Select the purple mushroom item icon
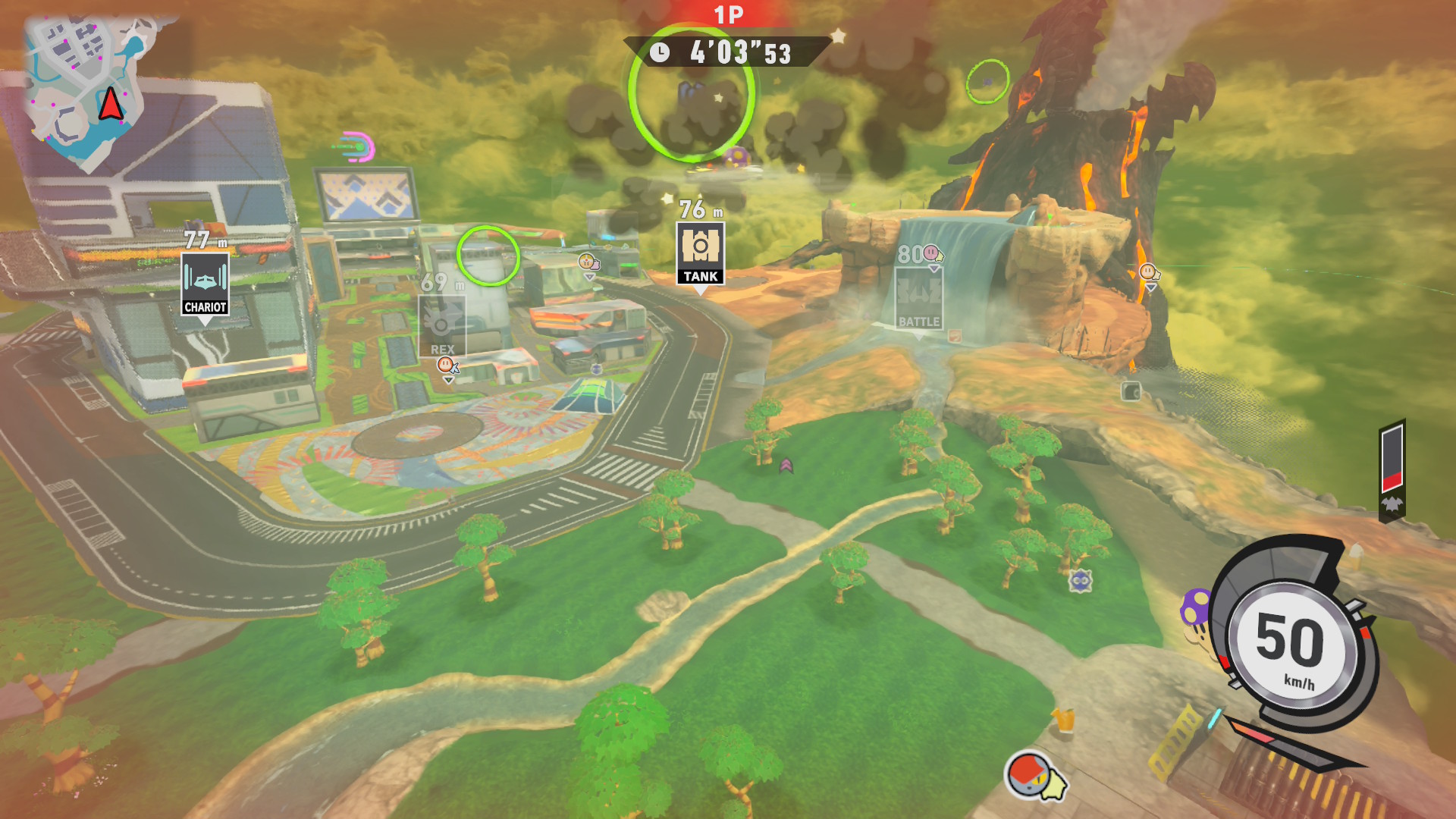The image size is (1456, 819). tap(1196, 607)
